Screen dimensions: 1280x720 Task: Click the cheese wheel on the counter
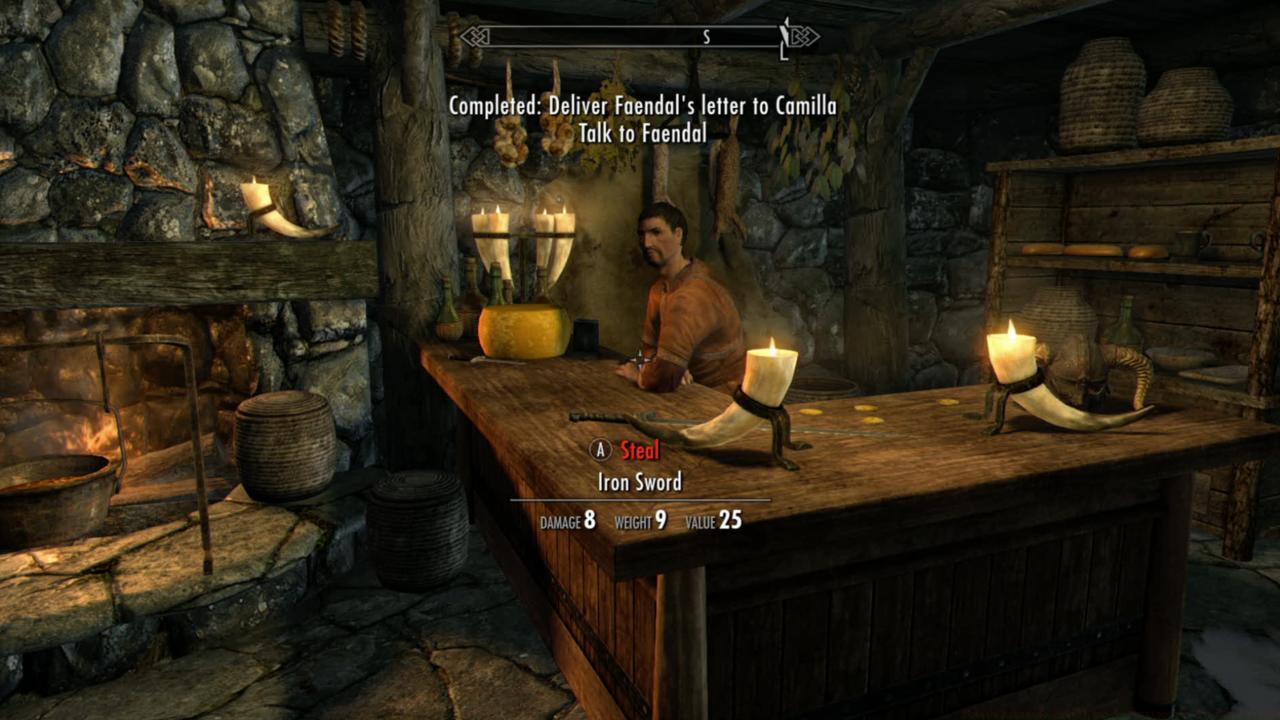click(x=520, y=333)
